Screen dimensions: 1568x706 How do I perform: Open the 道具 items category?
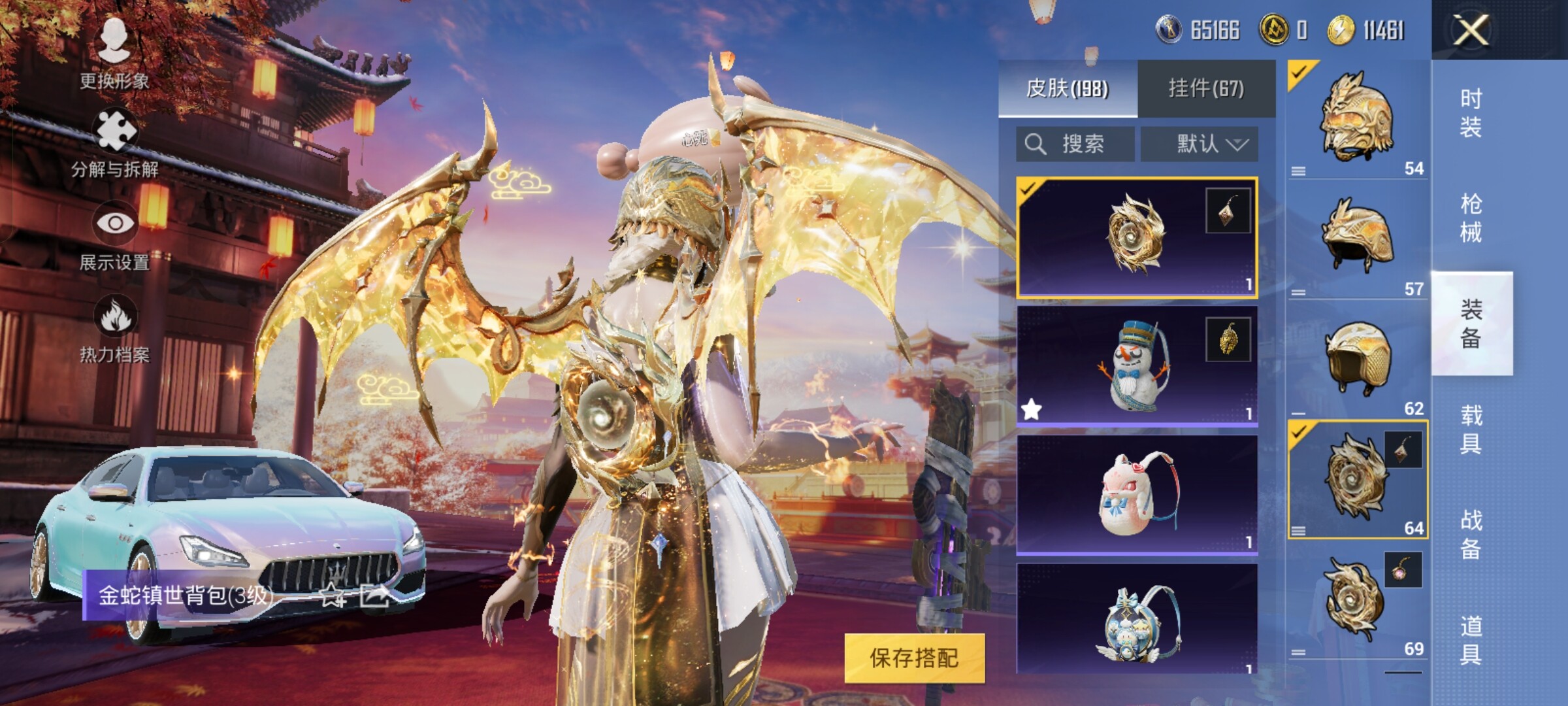pos(1471,640)
